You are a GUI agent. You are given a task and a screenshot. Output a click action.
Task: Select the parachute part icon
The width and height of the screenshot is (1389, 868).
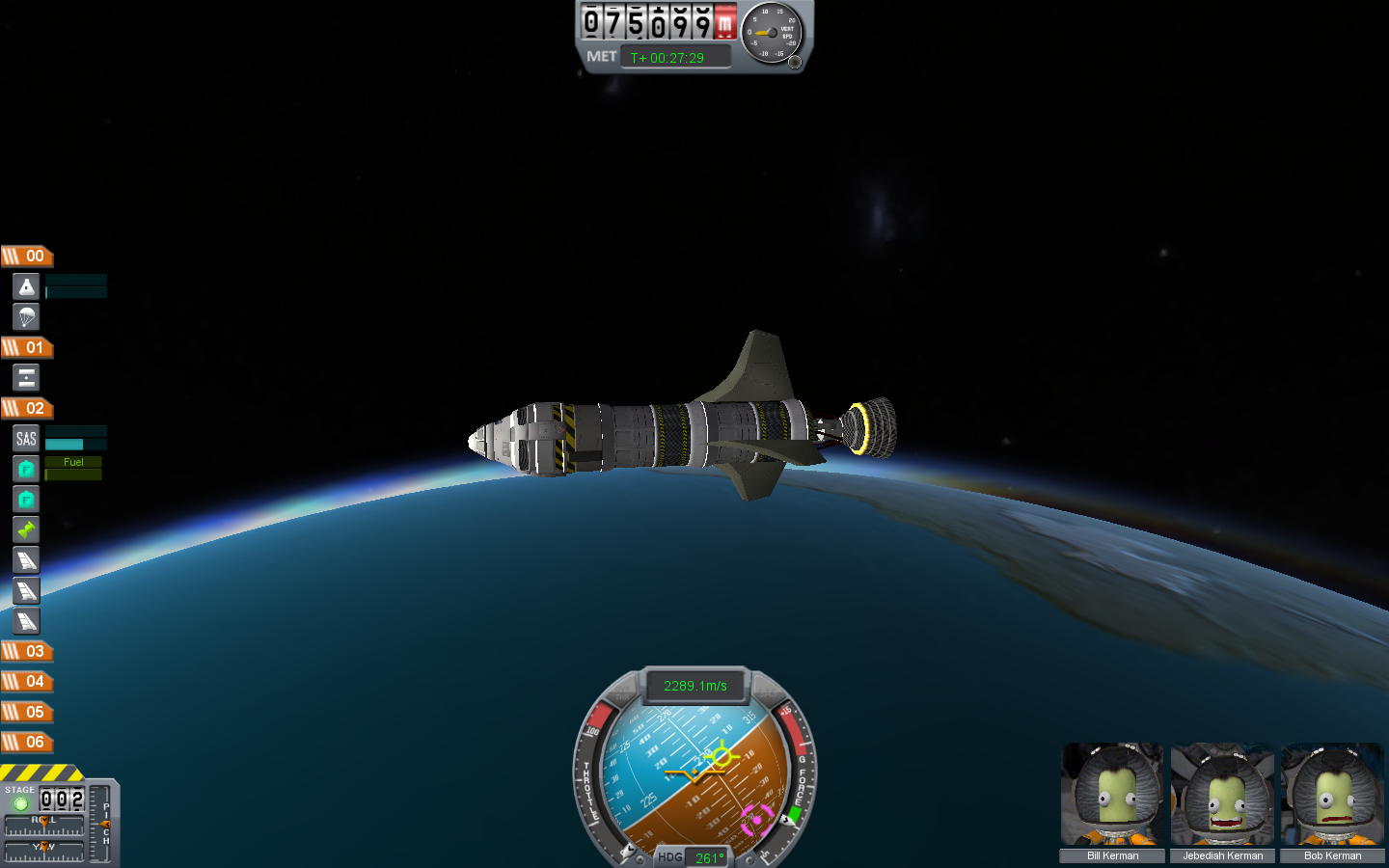[x=26, y=316]
